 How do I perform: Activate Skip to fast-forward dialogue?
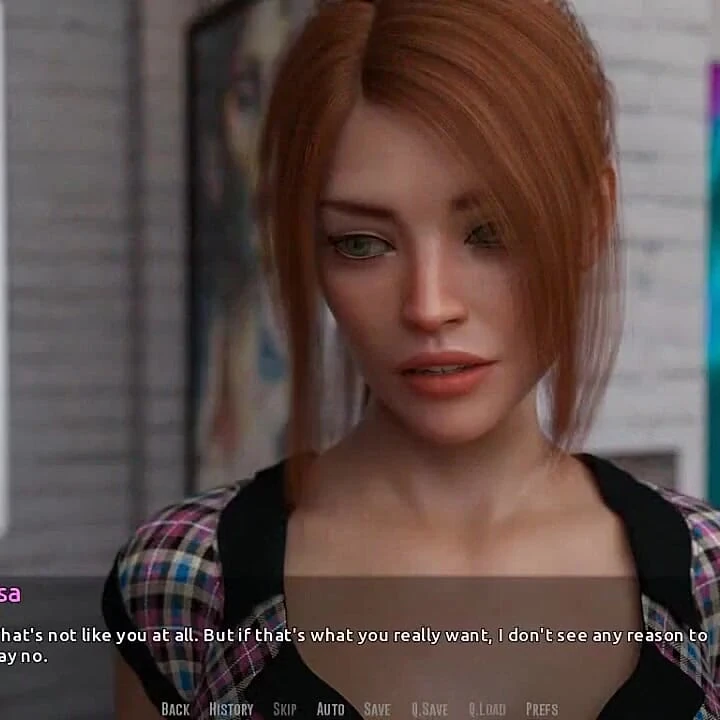[285, 709]
